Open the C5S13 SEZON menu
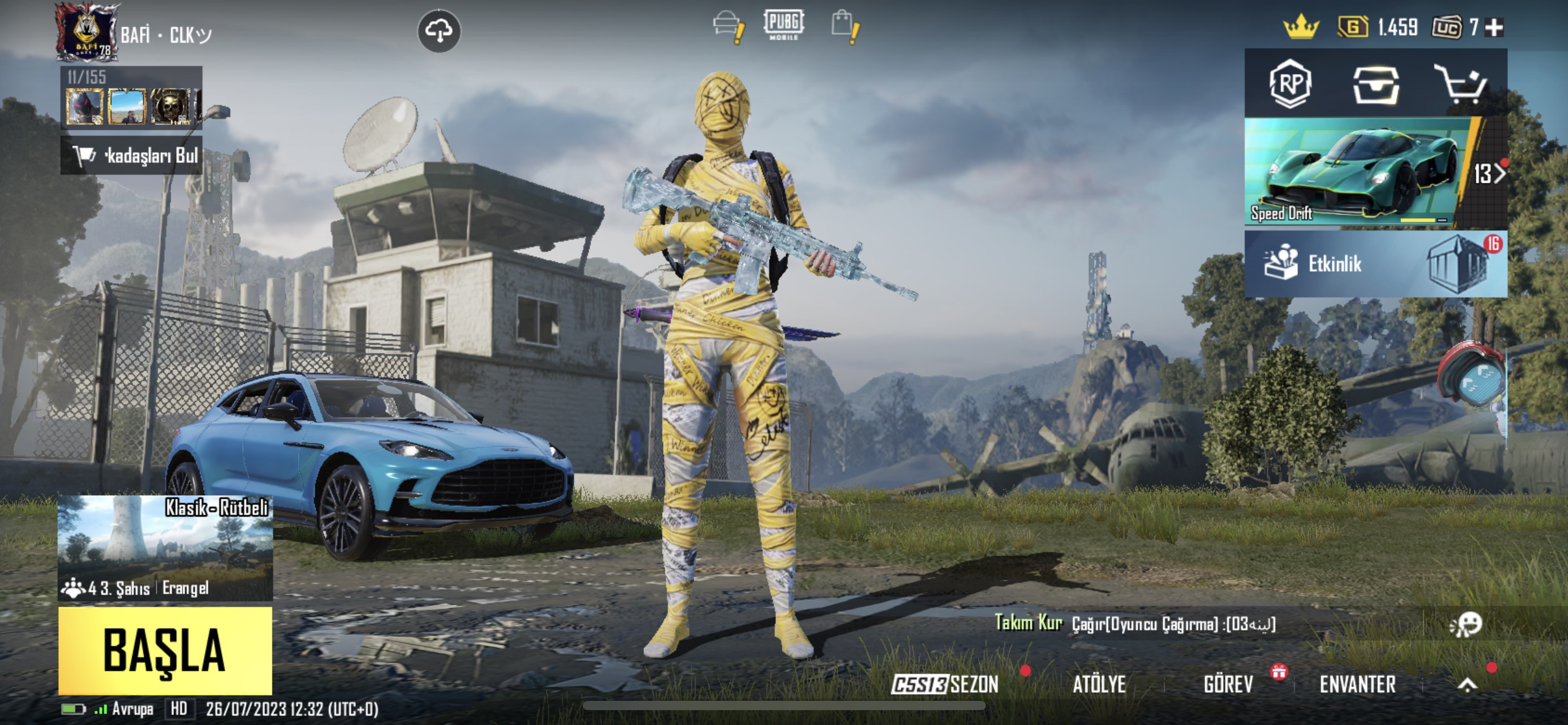The width and height of the screenshot is (1568, 725). (x=945, y=684)
